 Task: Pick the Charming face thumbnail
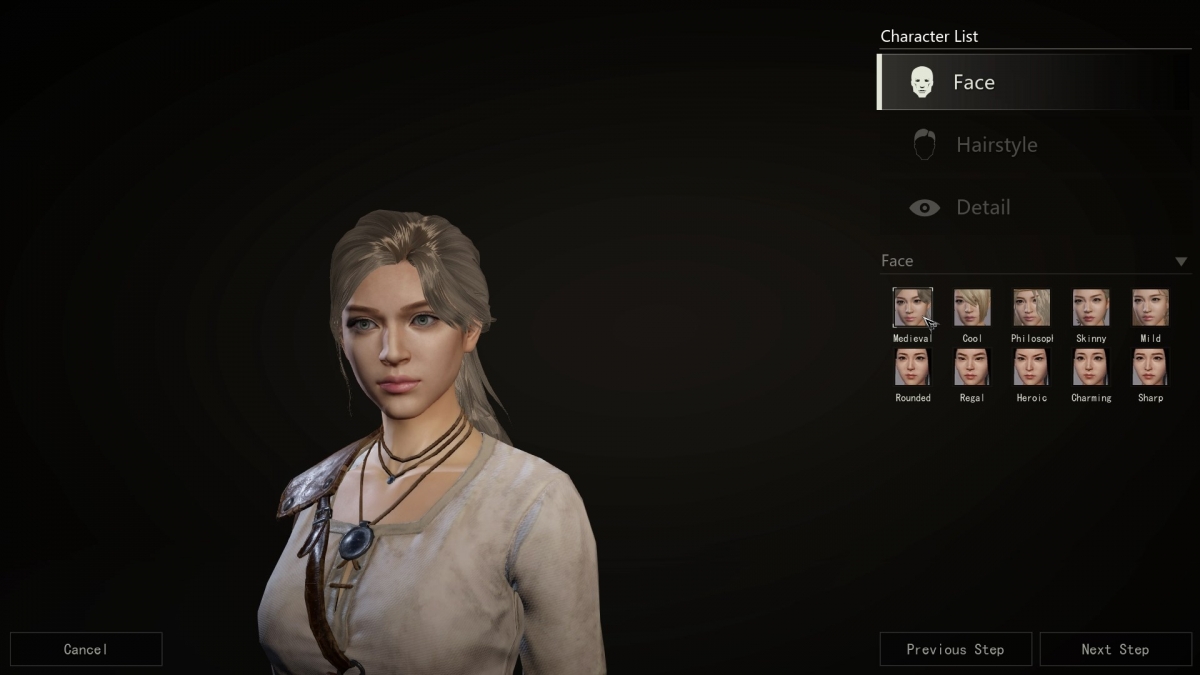pos(1091,367)
